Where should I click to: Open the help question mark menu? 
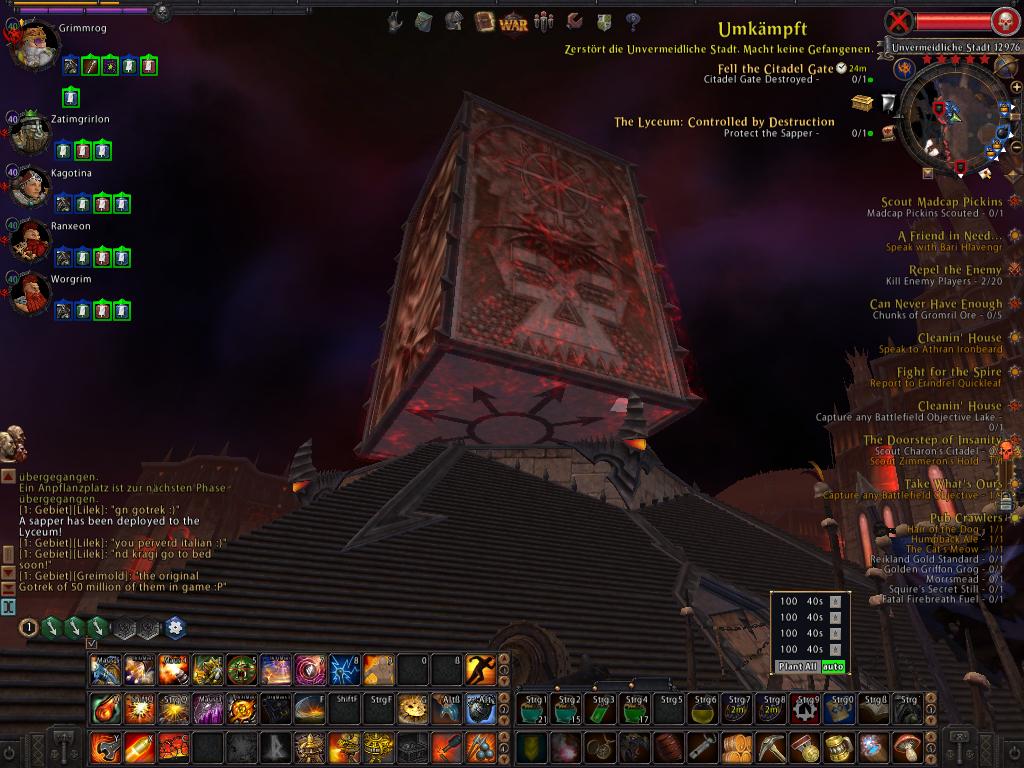[x=632, y=21]
